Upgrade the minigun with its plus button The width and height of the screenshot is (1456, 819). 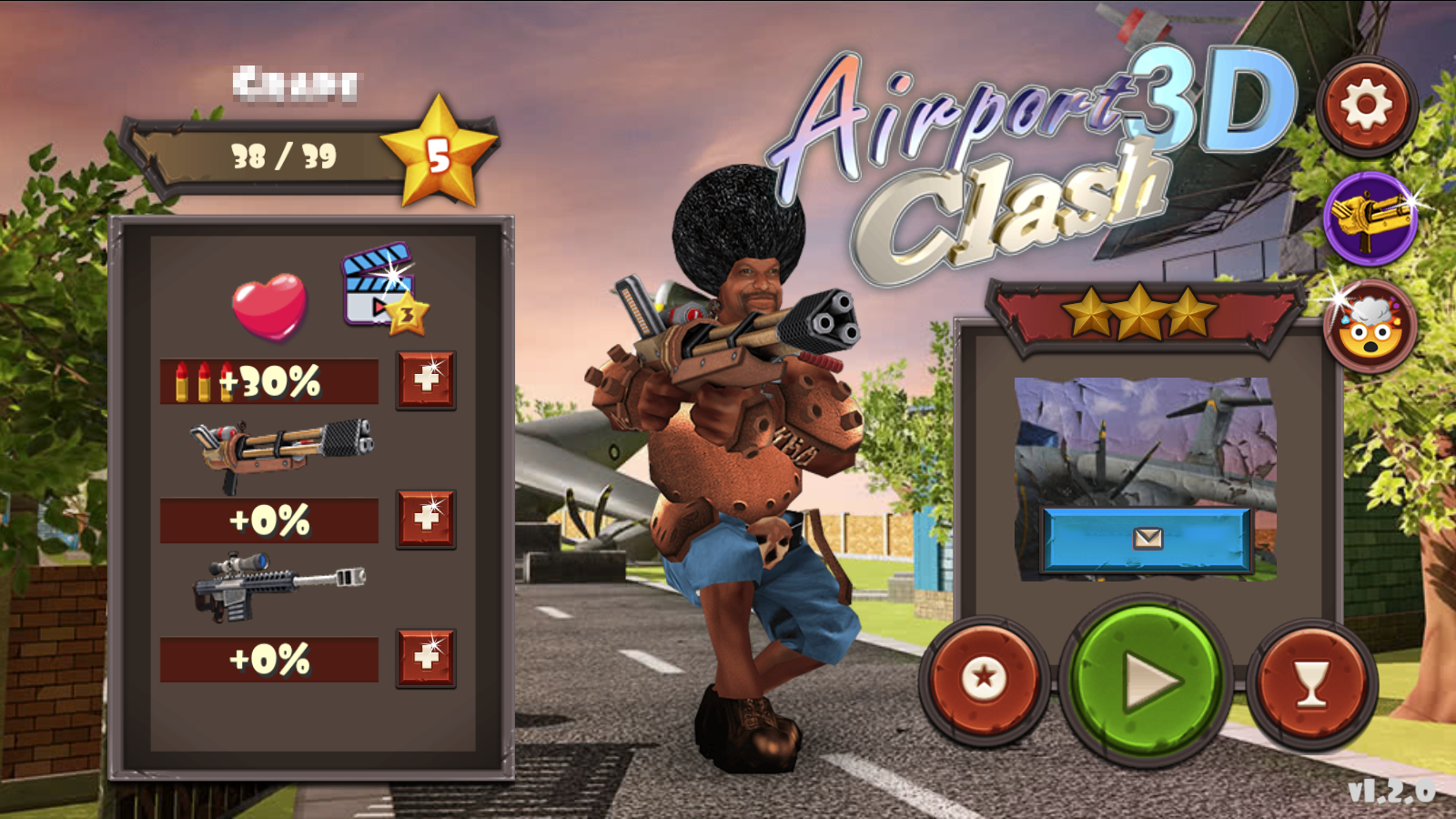[x=425, y=519]
